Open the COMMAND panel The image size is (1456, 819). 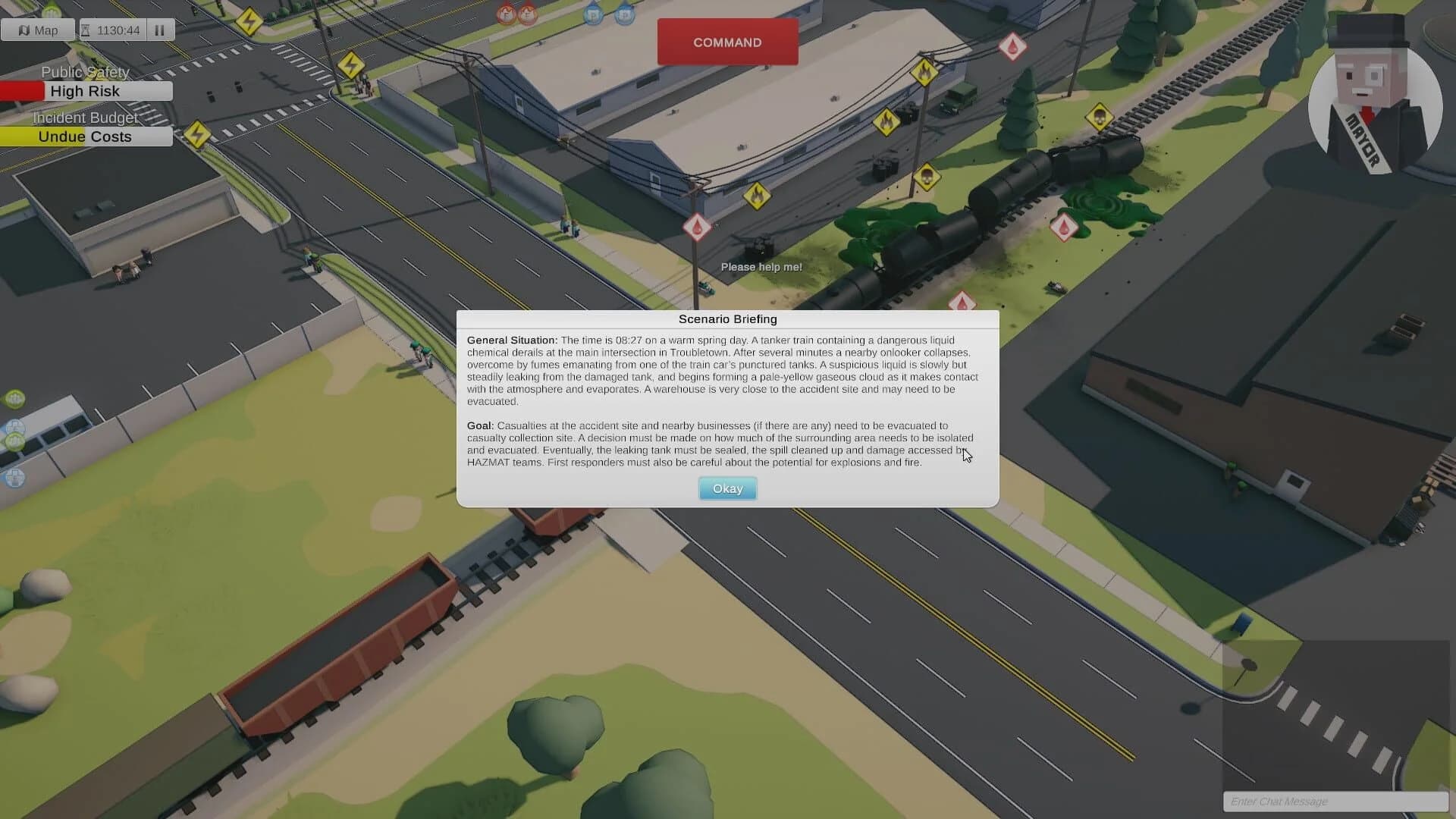(726, 42)
